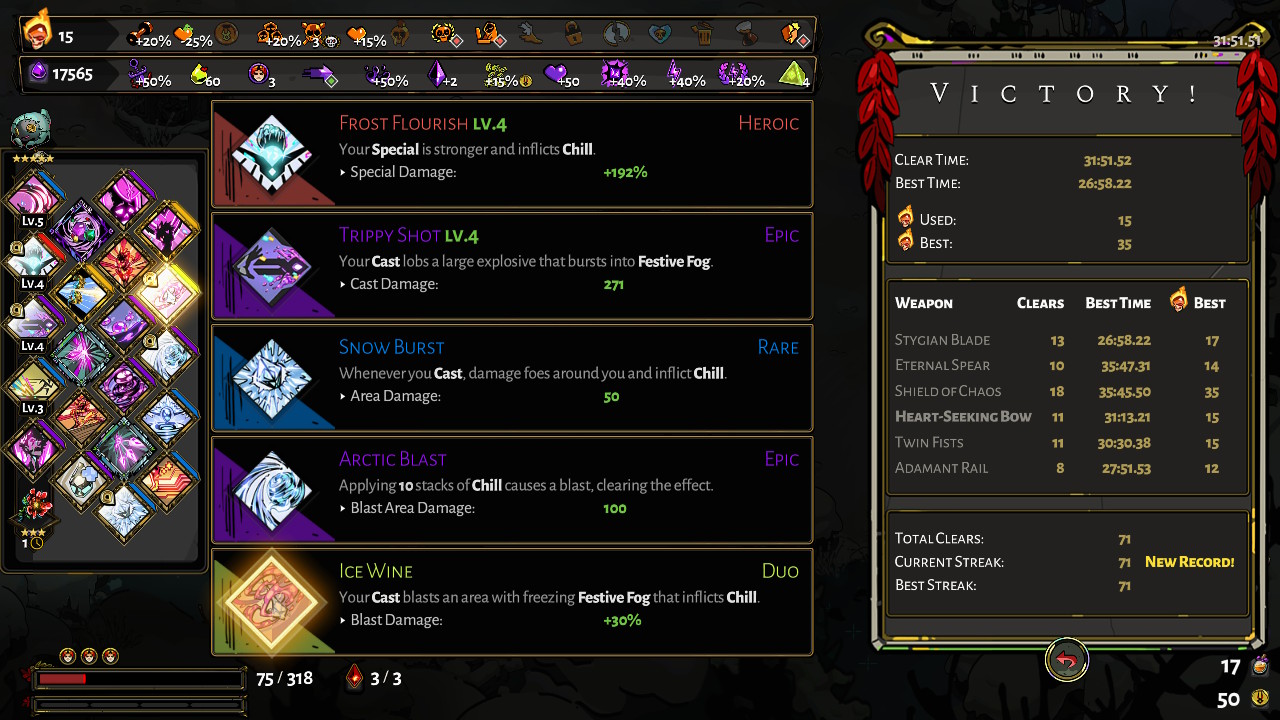The image size is (1280, 720).
Task: Click the Shield of Chaos weapon row
Action: click(x=1067, y=391)
